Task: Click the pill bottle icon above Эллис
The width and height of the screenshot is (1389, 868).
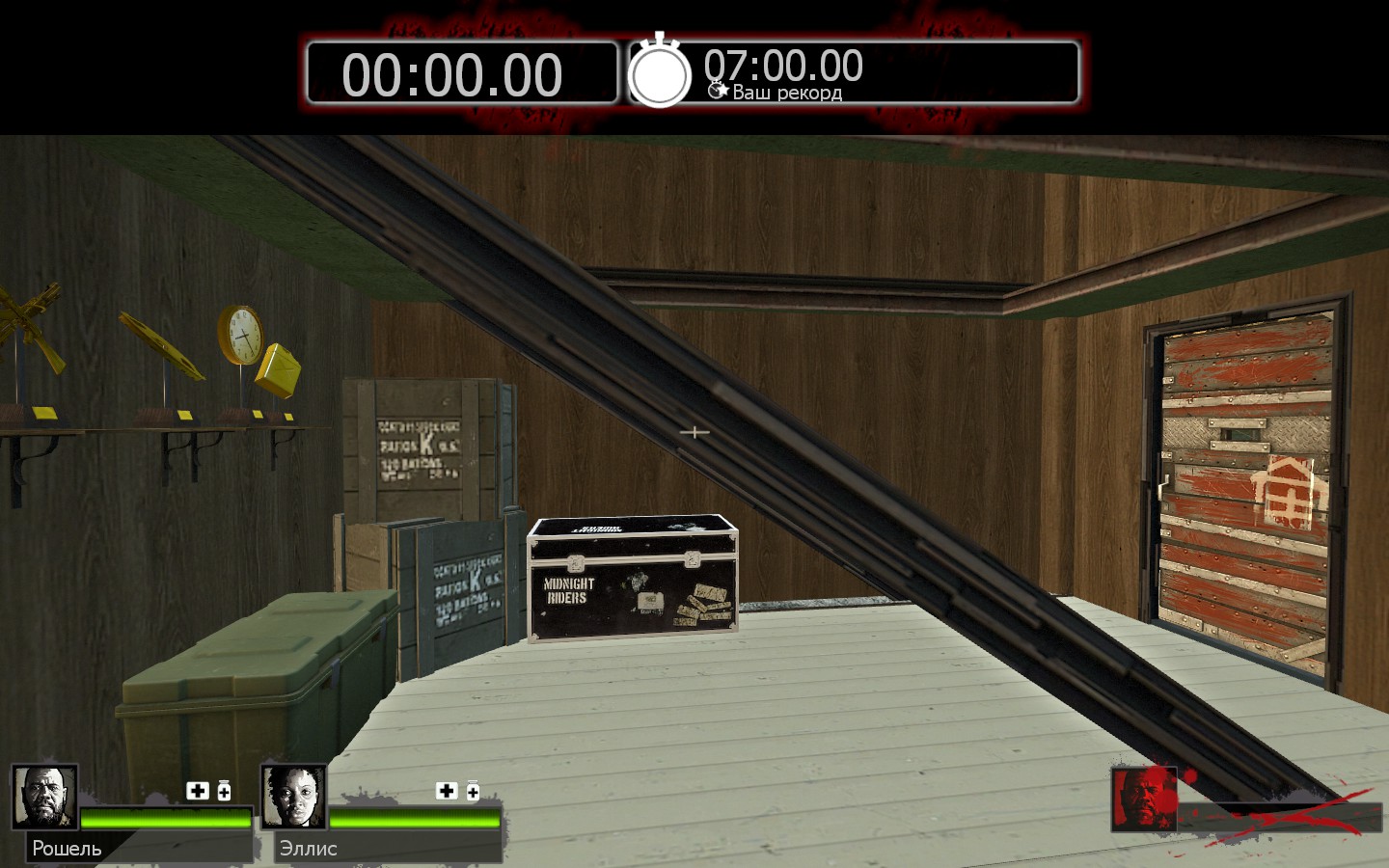Action: [x=473, y=791]
